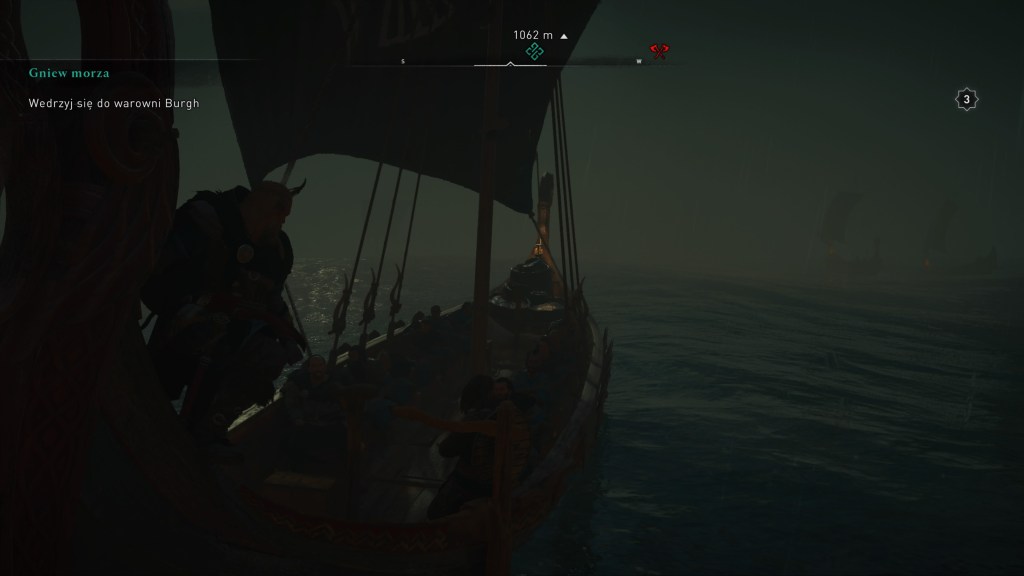
Task: Click the badge showing number 3
Action: 966,99
